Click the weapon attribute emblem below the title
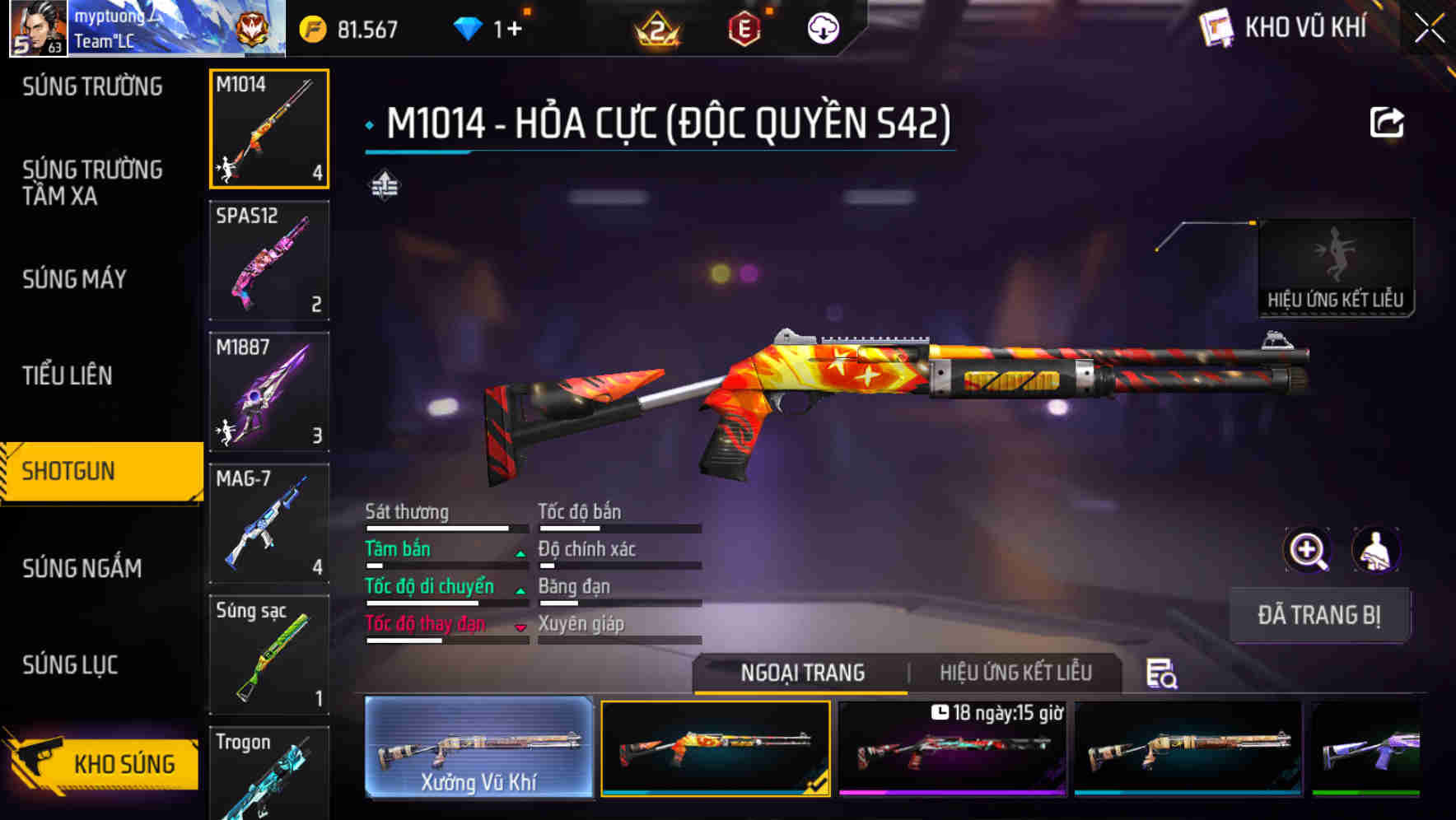The height and width of the screenshot is (820, 1456). (x=384, y=186)
